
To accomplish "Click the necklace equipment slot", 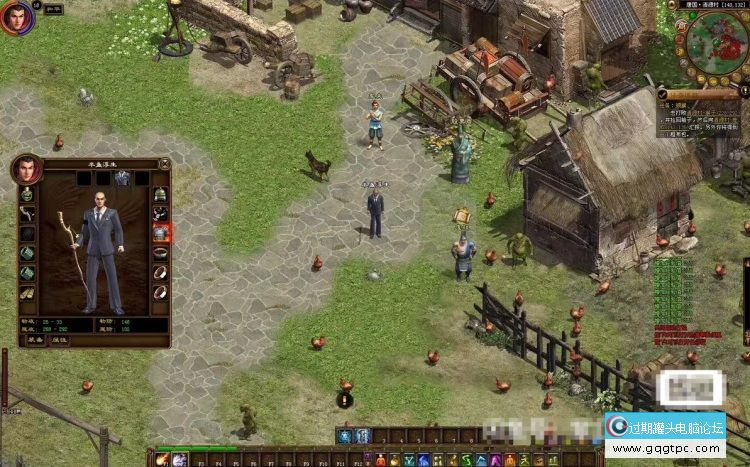I will click(x=160, y=213).
